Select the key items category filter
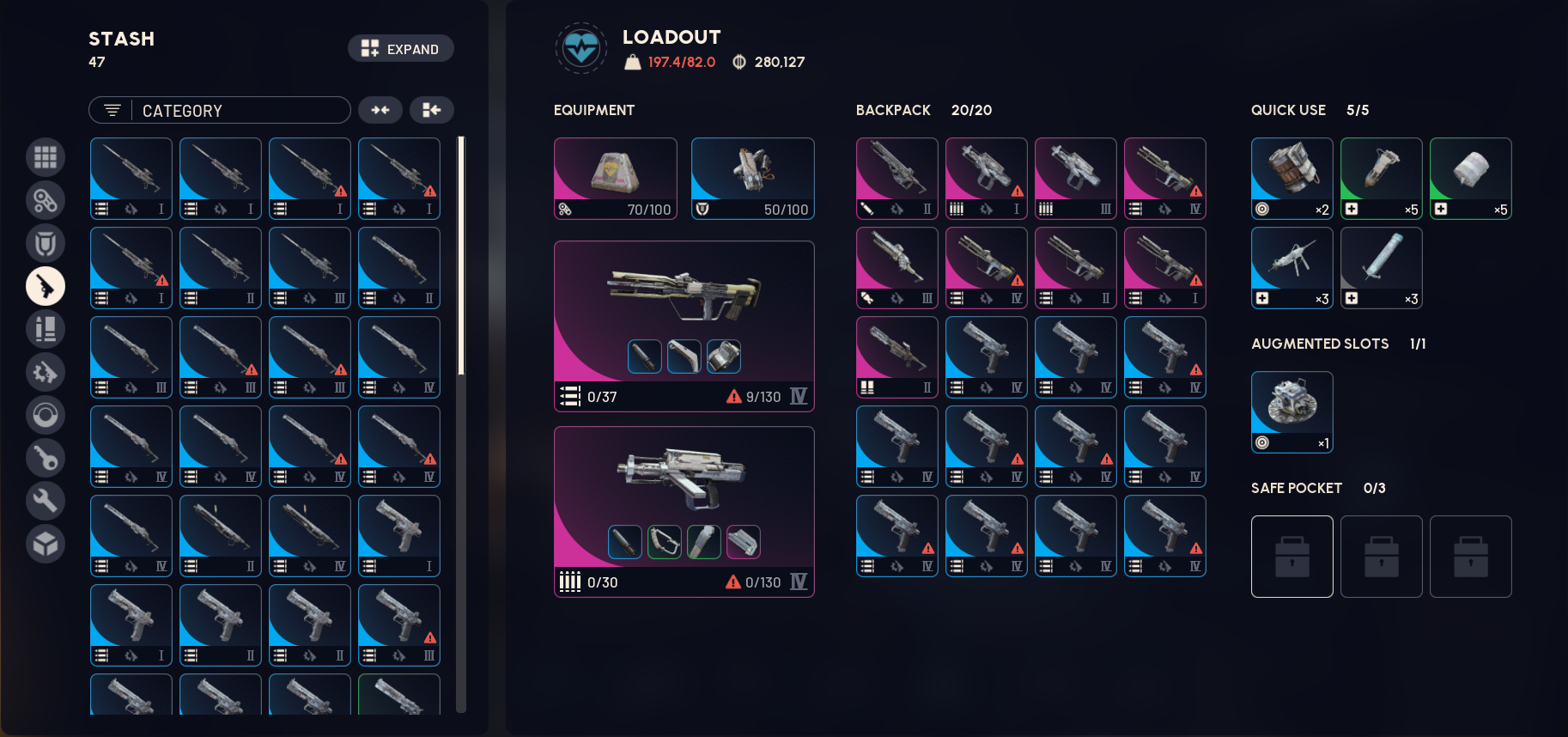 pyautogui.click(x=46, y=458)
